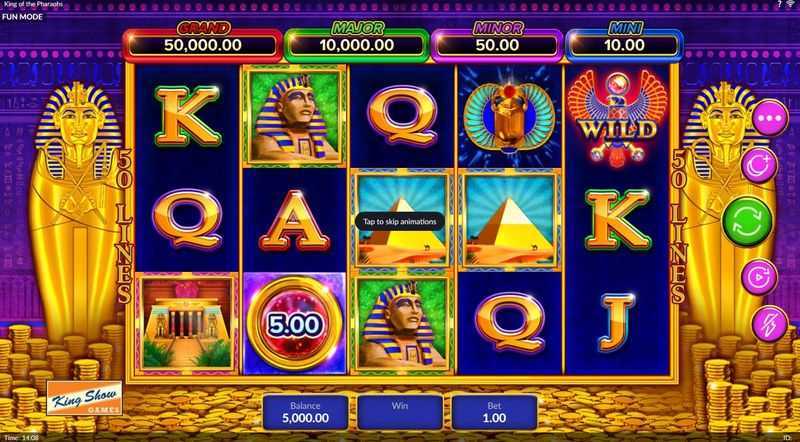Start autoplay with the circular play button

point(756,276)
